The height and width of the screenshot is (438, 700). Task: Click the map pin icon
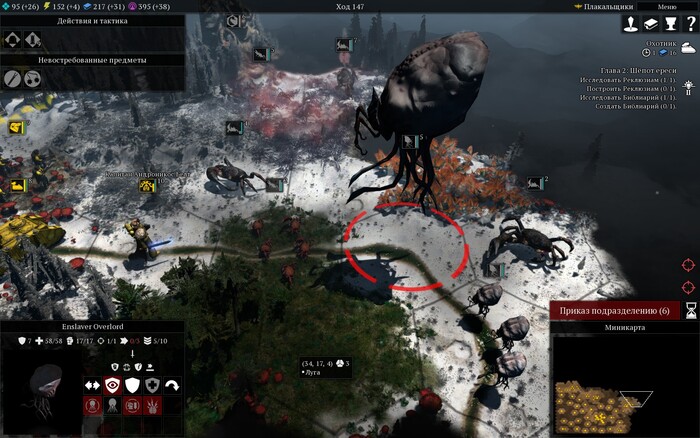click(631, 24)
